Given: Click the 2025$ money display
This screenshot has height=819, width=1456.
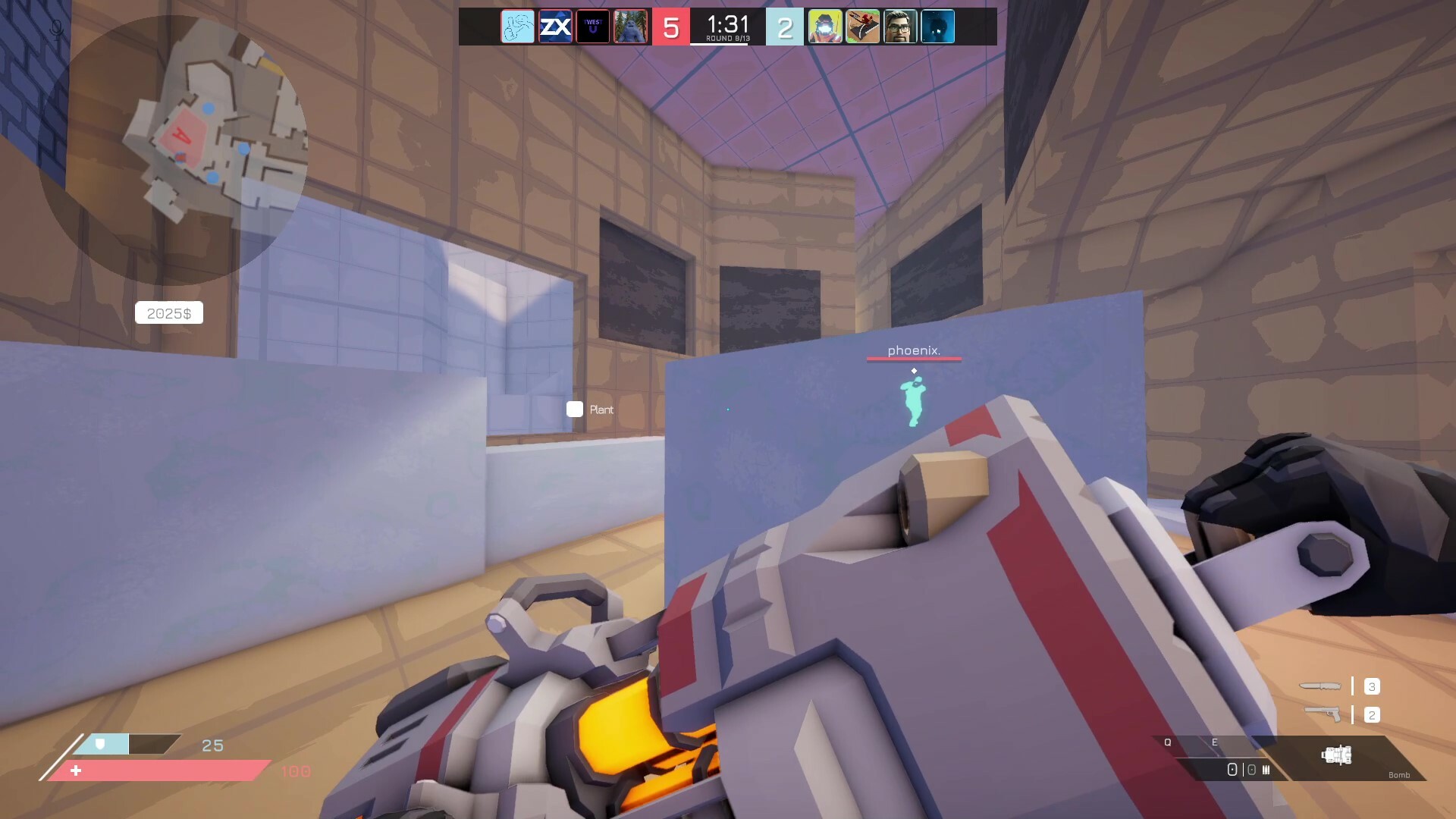Looking at the screenshot, I should tap(168, 312).
